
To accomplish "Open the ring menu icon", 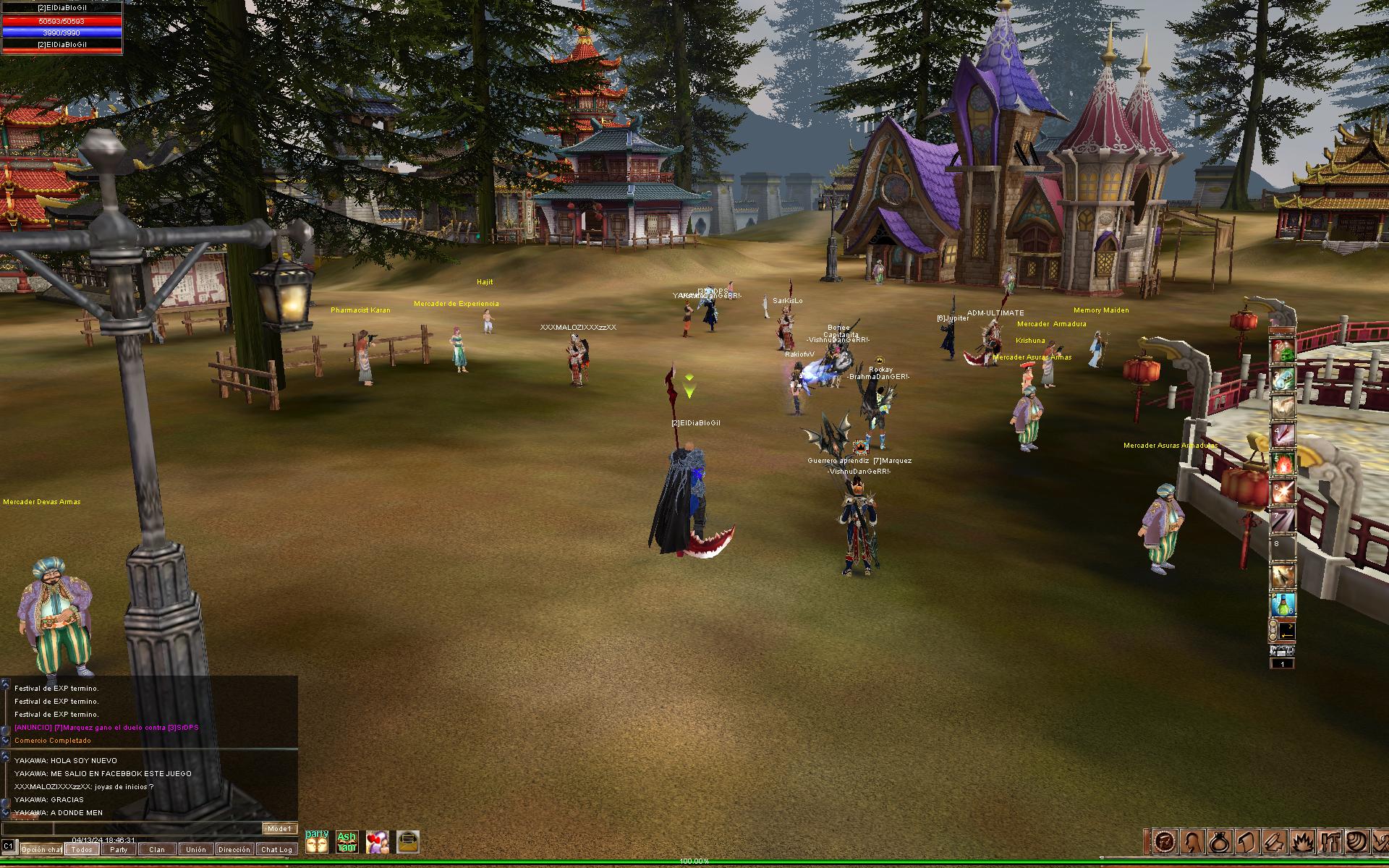I will [x=1218, y=841].
